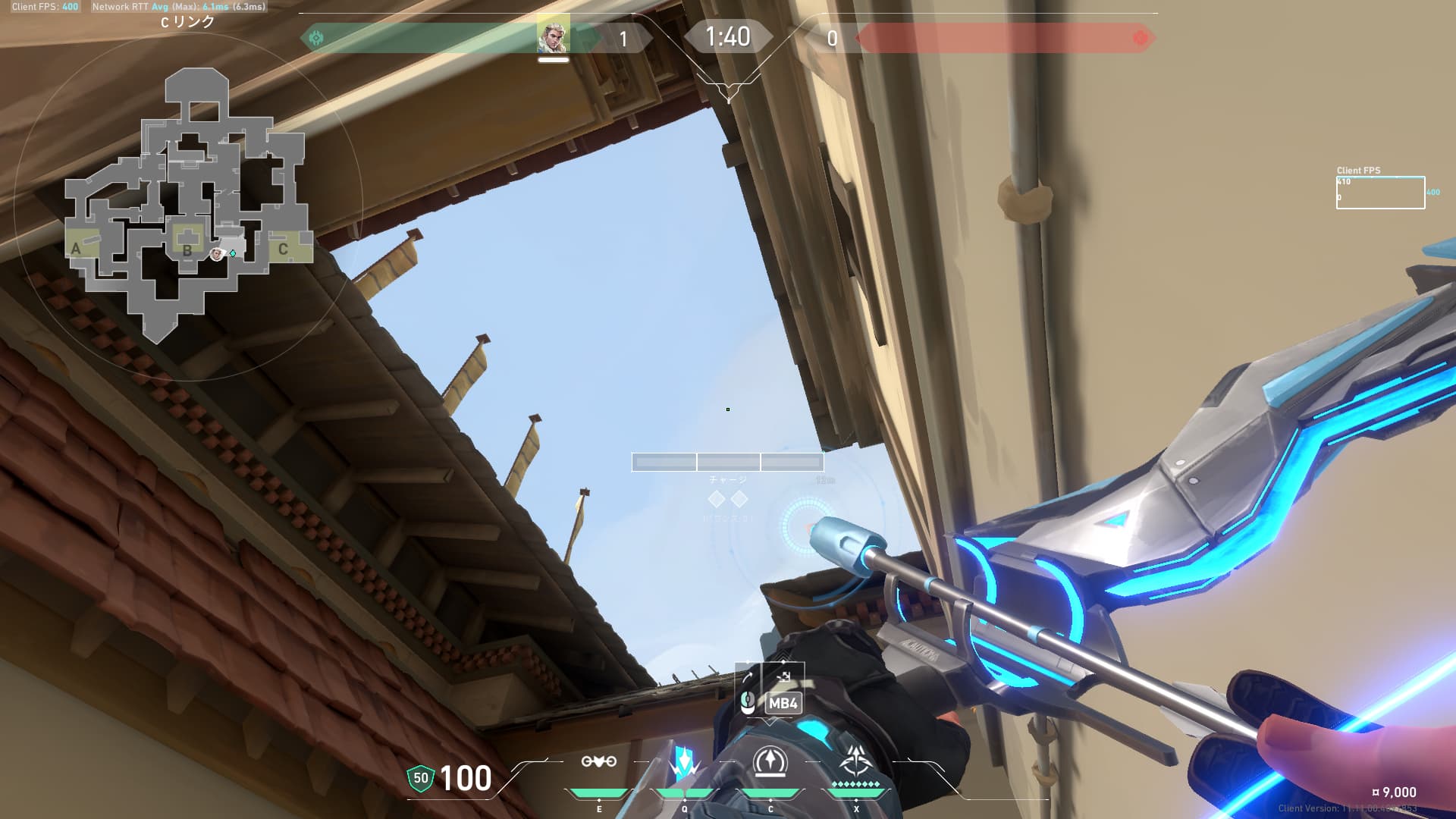Click the Client FPS performance graph

(x=1380, y=193)
